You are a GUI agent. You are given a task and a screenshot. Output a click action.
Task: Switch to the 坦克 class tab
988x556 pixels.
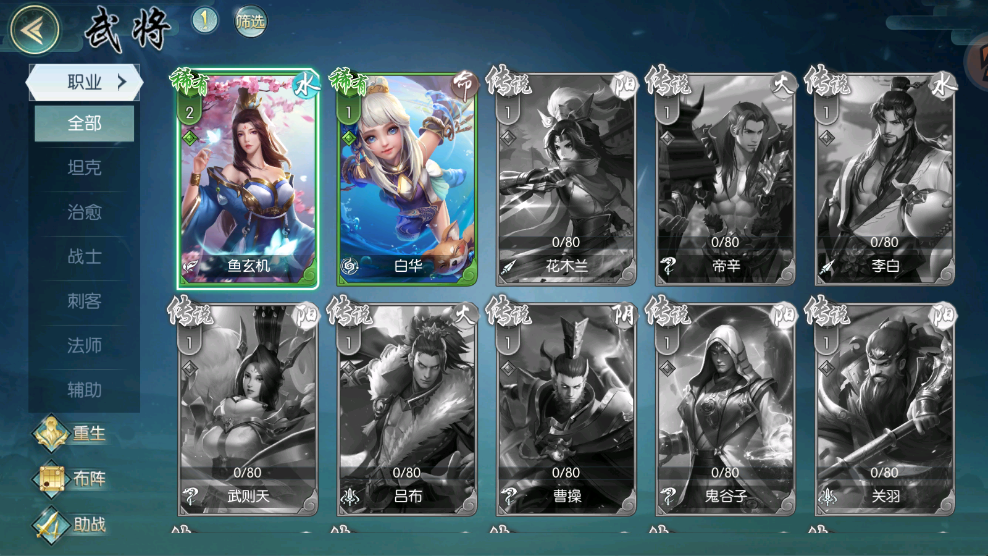tap(85, 168)
